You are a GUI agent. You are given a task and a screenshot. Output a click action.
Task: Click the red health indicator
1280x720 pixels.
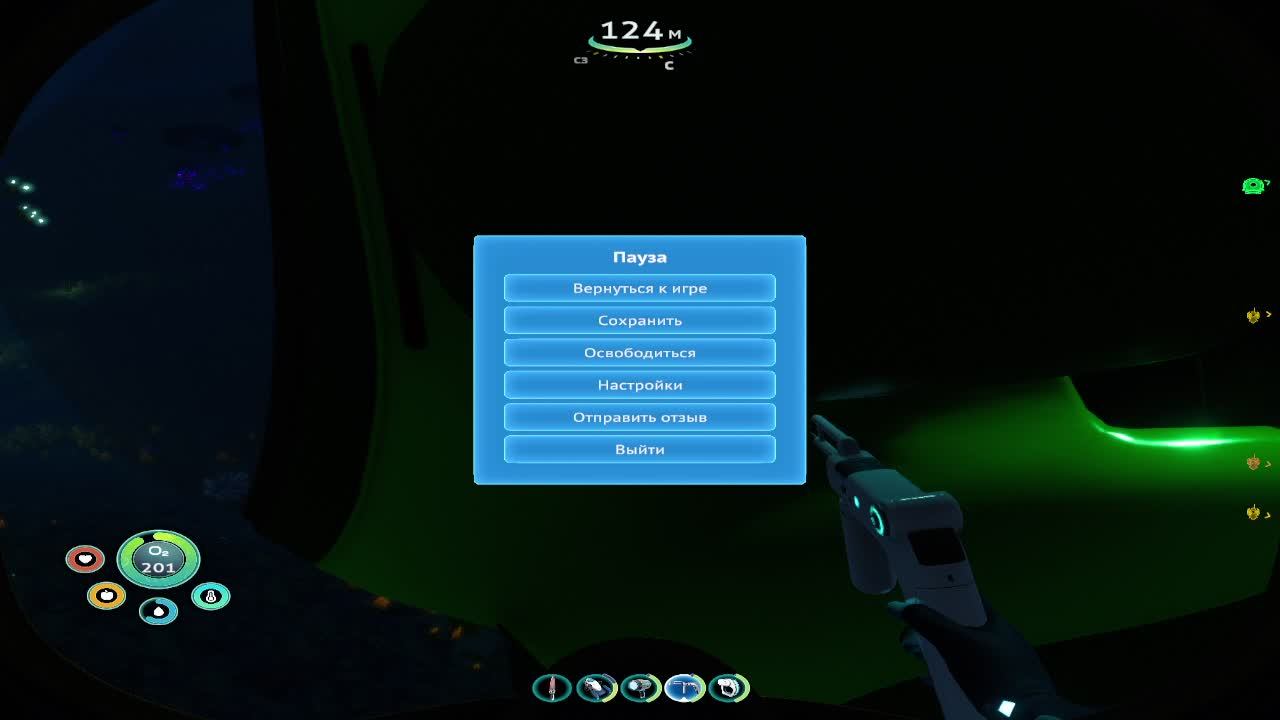coord(86,558)
